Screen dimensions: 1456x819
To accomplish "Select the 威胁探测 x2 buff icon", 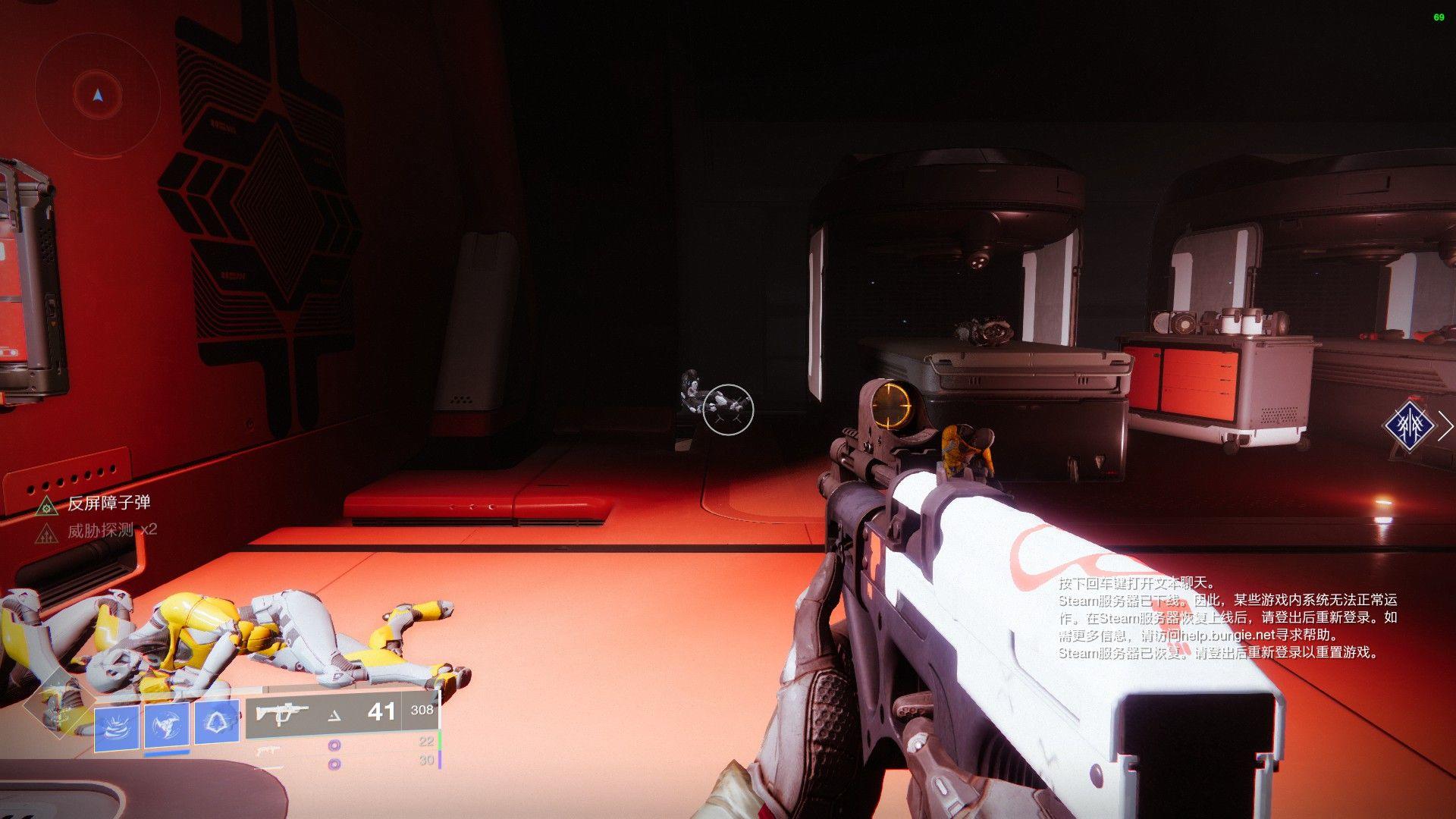I will pos(47,532).
